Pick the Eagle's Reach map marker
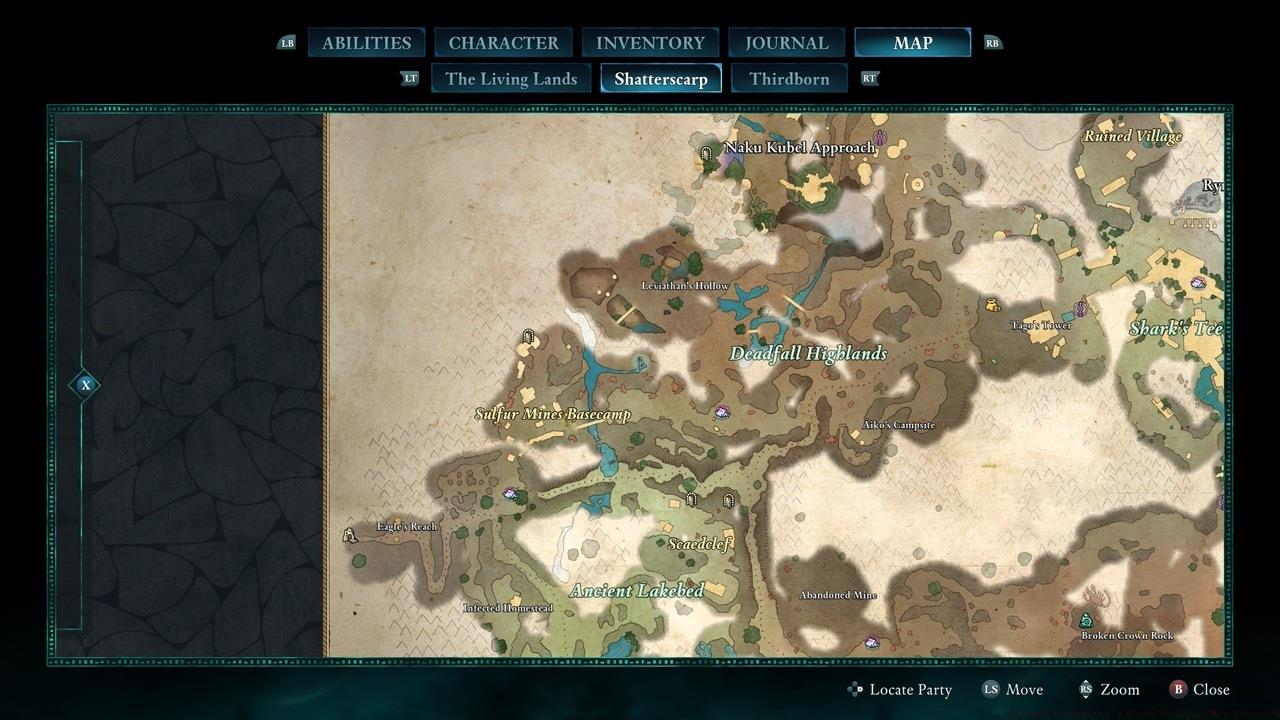 point(351,535)
